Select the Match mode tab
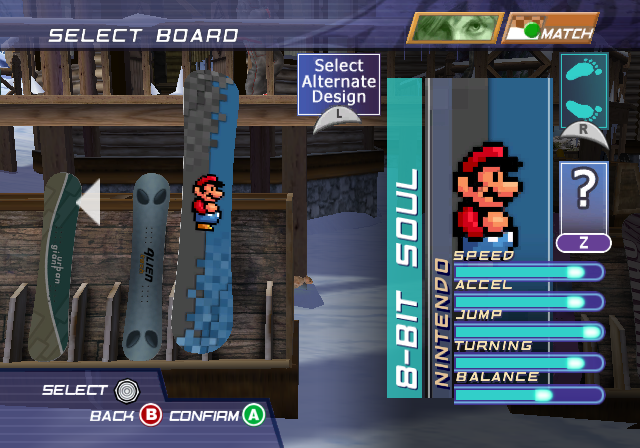Viewport: 640px width, 448px height. (x=551, y=28)
